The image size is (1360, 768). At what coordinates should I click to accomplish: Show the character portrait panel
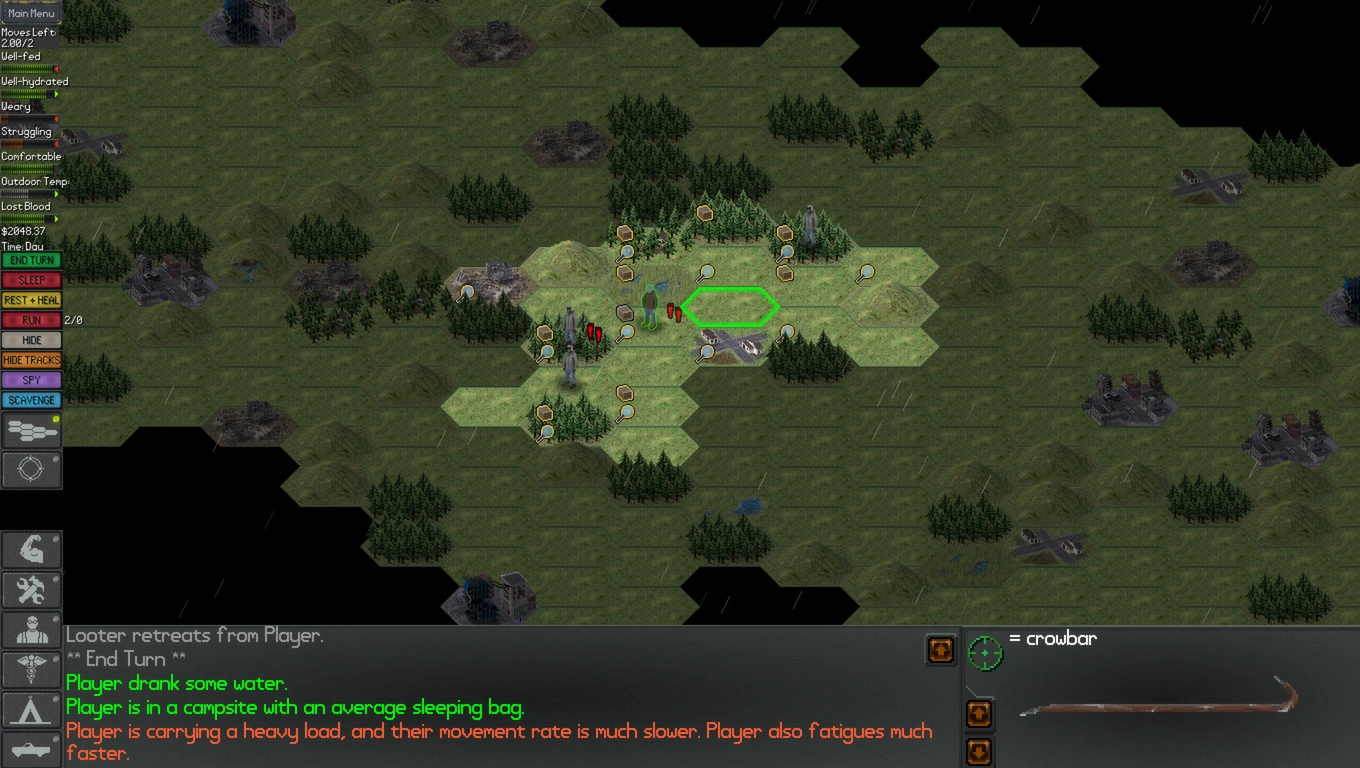click(31, 630)
